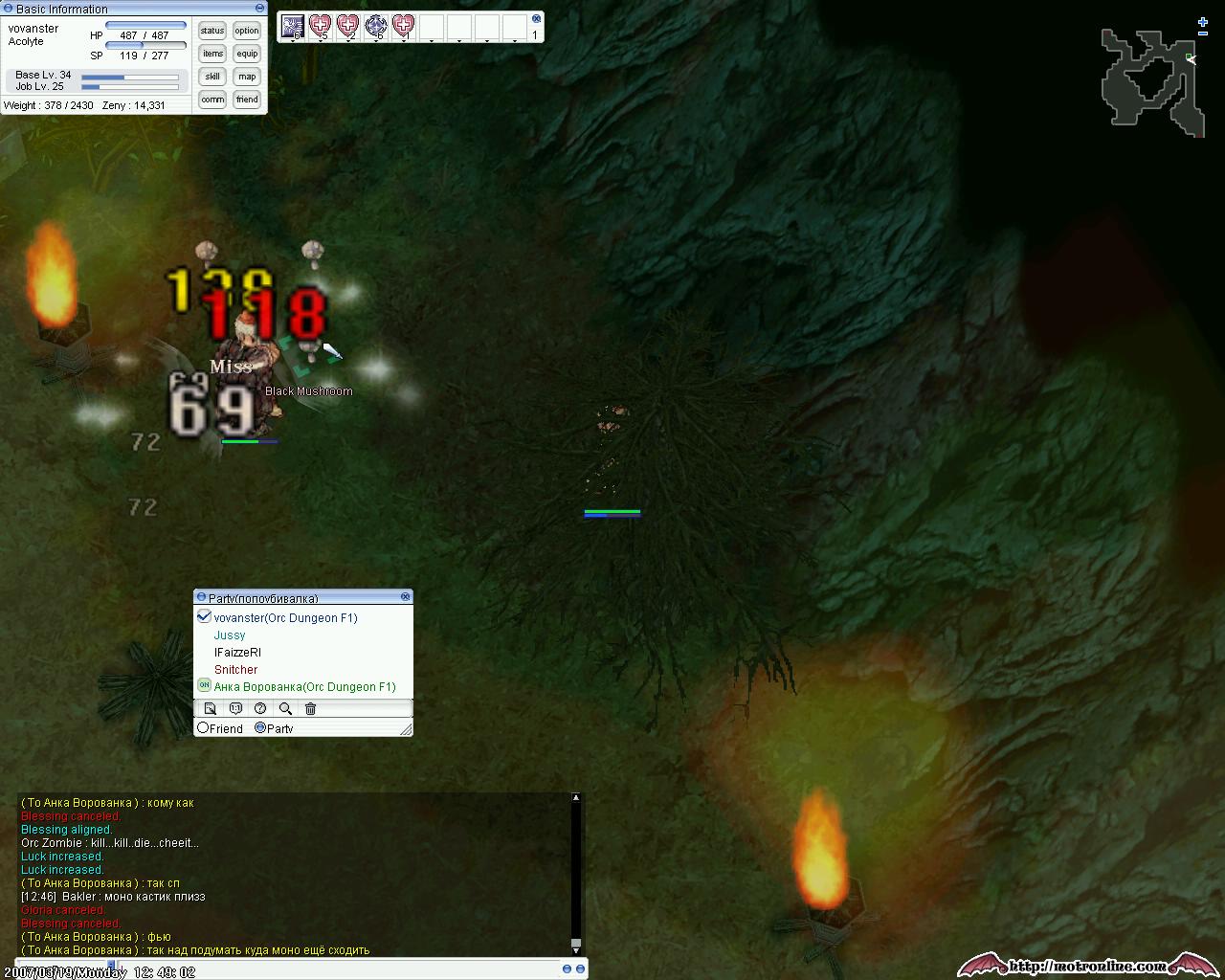Use the first hotbar skill icon
The height and width of the screenshot is (980, 1225).
[292, 27]
